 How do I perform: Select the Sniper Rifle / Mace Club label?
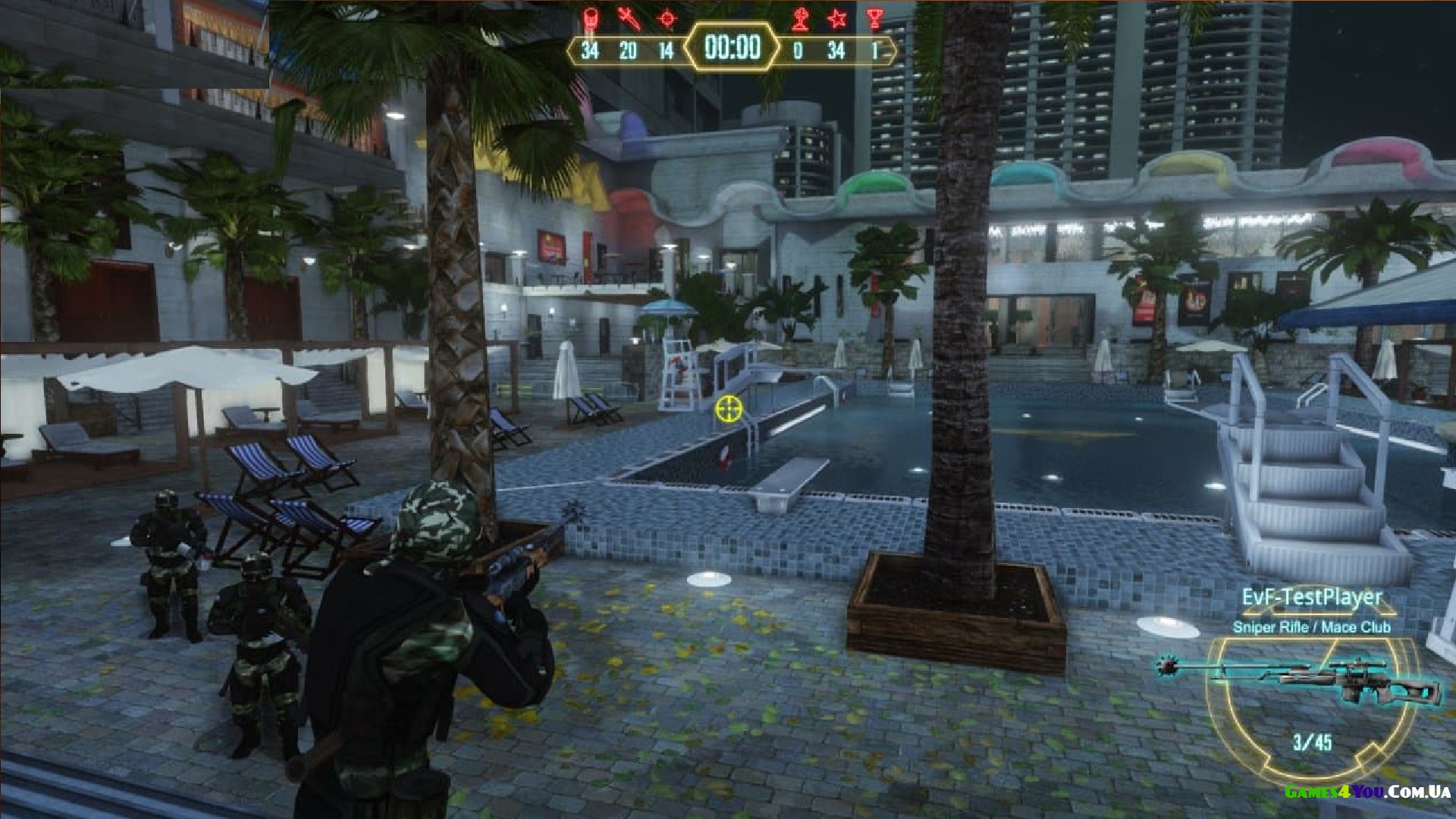pyautogui.click(x=1311, y=627)
